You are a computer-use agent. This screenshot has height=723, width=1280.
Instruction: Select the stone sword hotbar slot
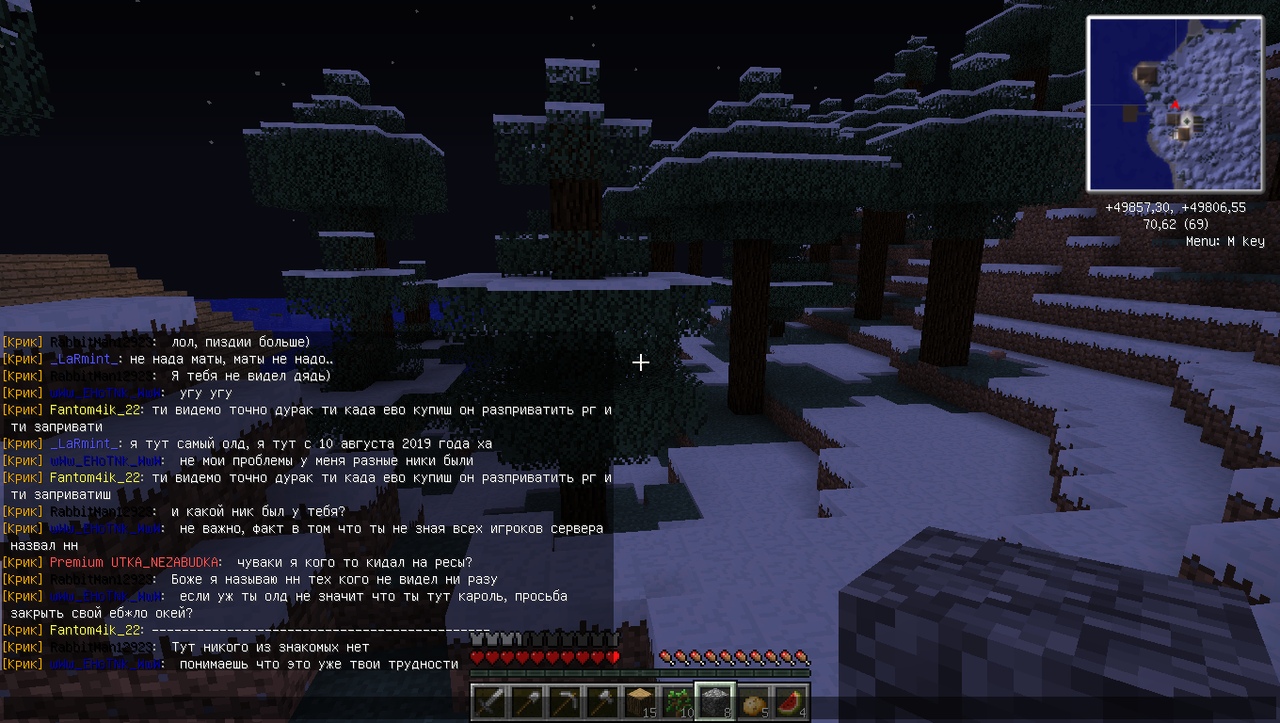pos(490,701)
